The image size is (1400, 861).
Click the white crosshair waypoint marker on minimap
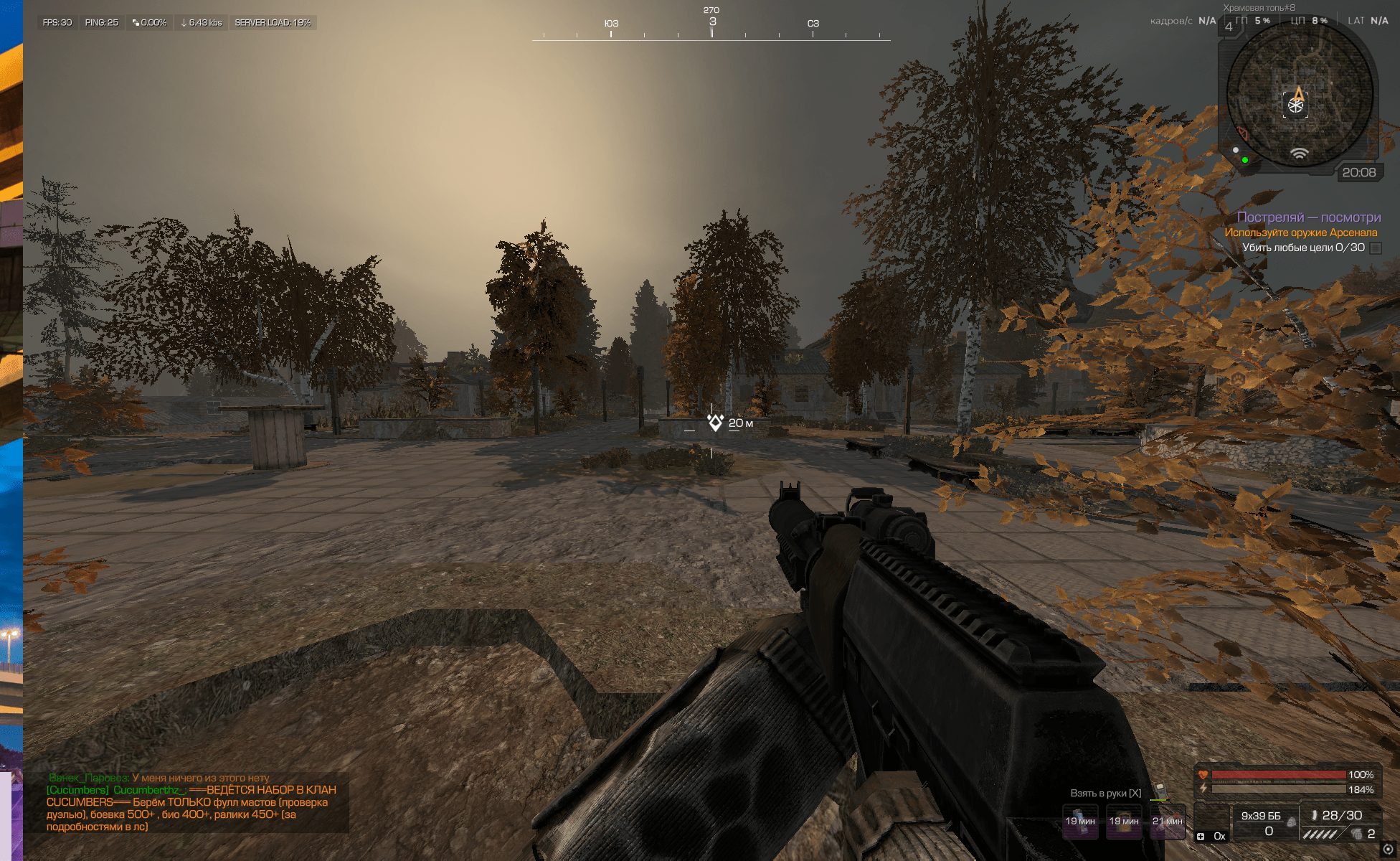click(x=1295, y=105)
